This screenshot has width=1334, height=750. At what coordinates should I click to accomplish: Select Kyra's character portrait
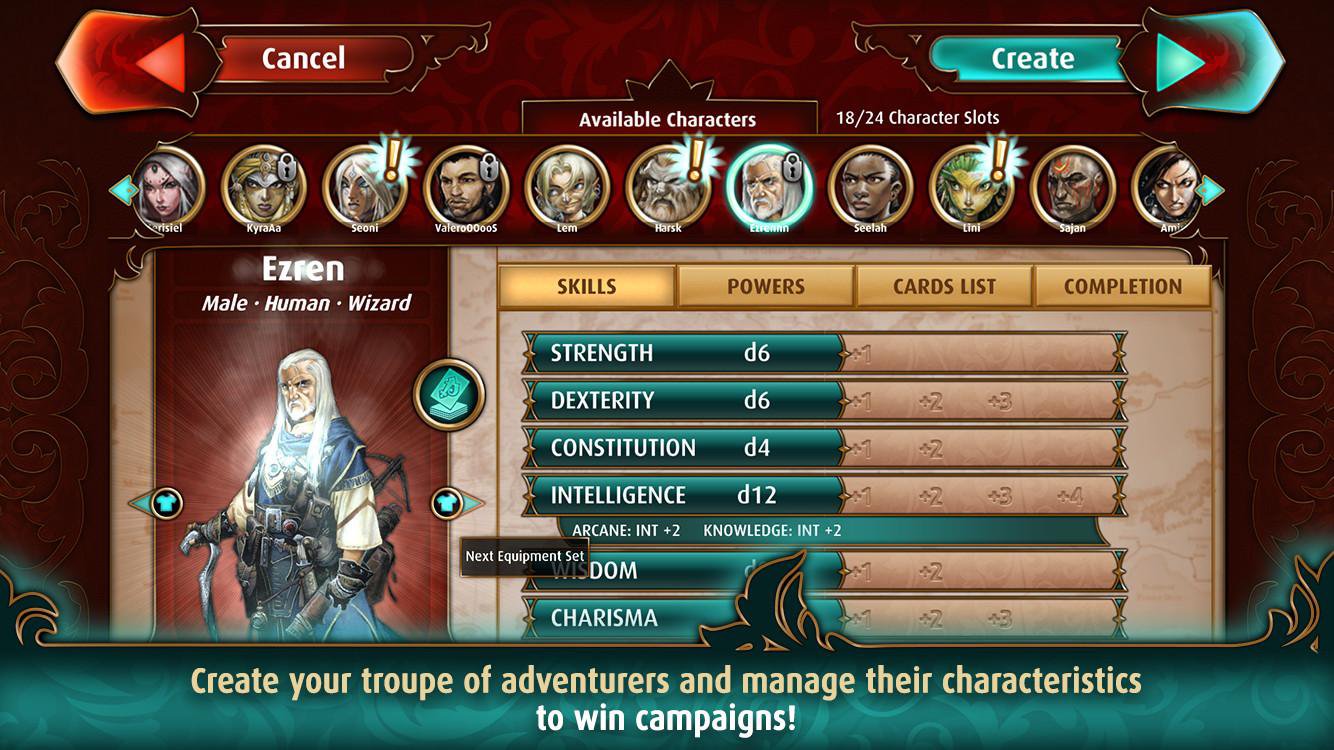coord(262,186)
